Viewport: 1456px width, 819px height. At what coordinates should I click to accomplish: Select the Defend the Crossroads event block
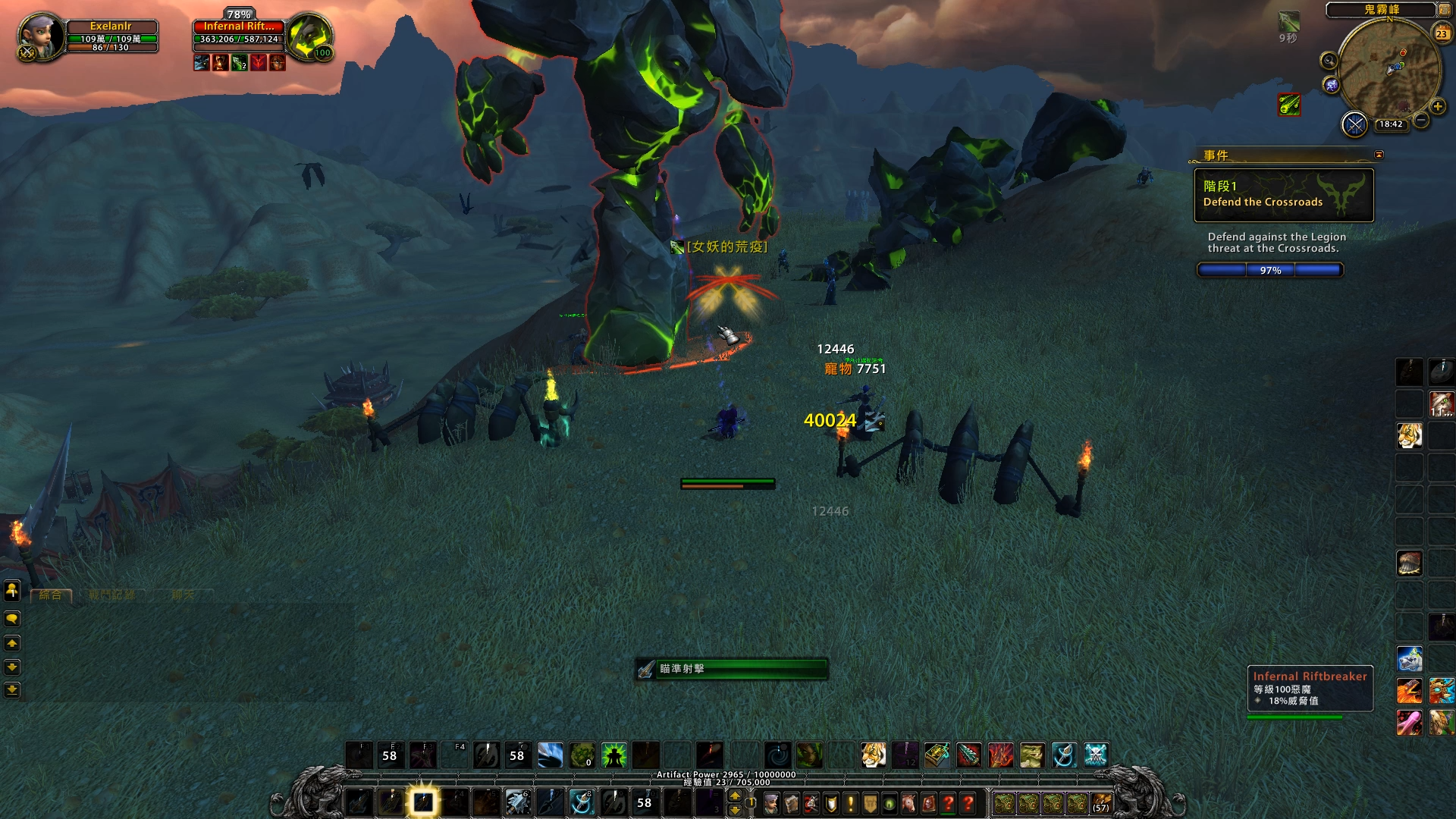pyautogui.click(x=1283, y=195)
